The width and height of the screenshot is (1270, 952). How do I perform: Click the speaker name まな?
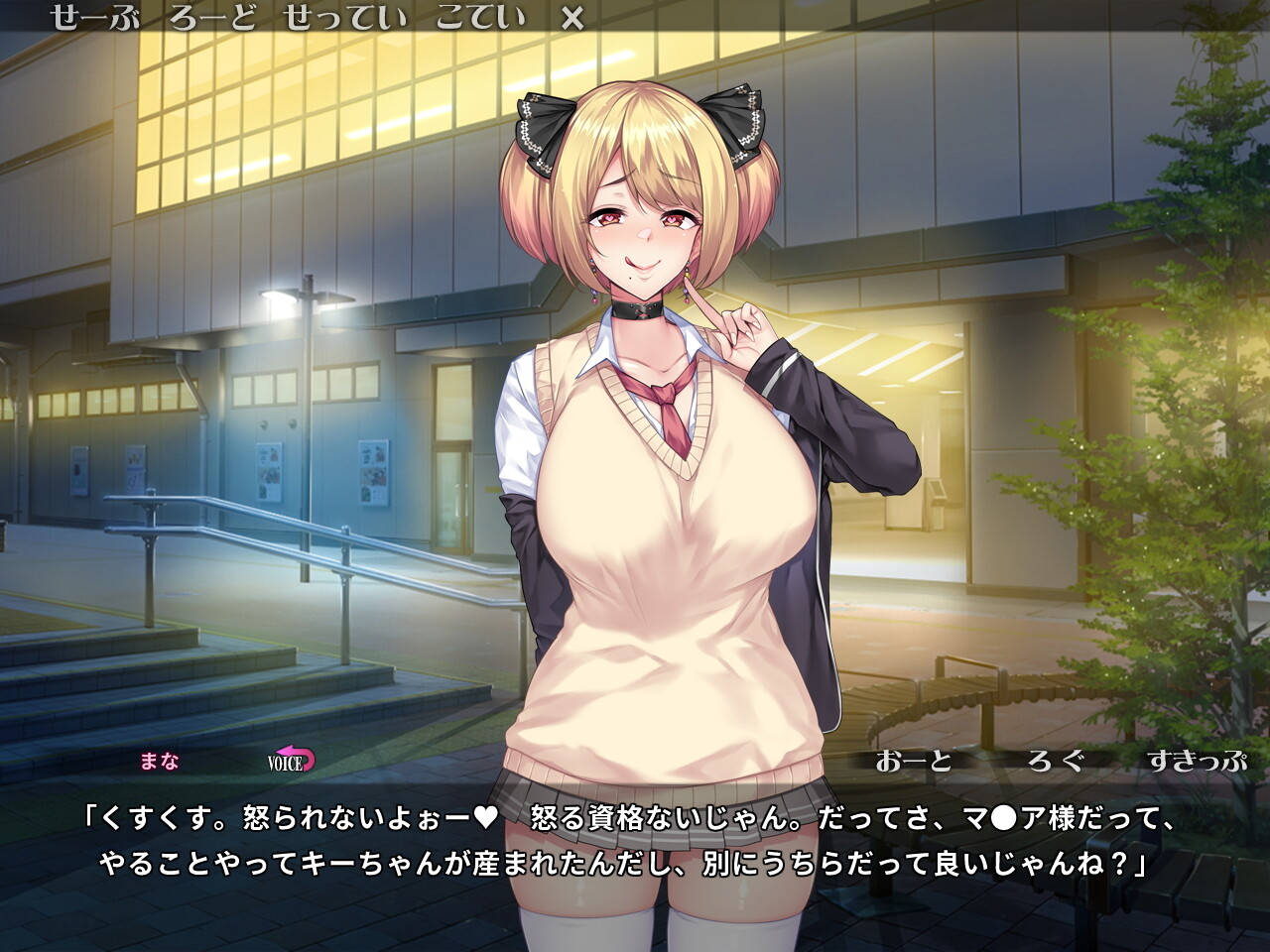pos(159,763)
